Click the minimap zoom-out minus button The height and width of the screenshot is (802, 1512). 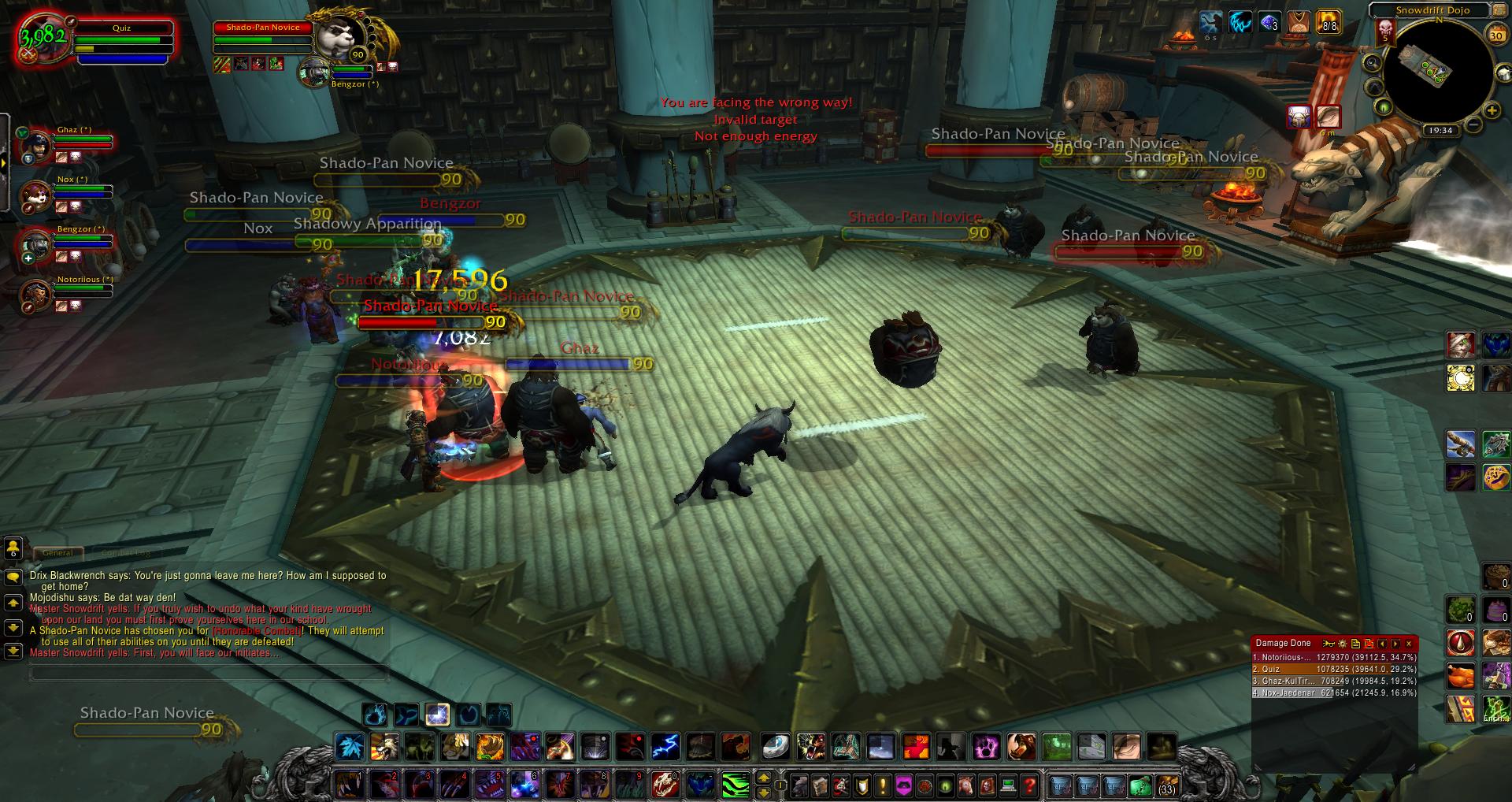[x=1473, y=124]
